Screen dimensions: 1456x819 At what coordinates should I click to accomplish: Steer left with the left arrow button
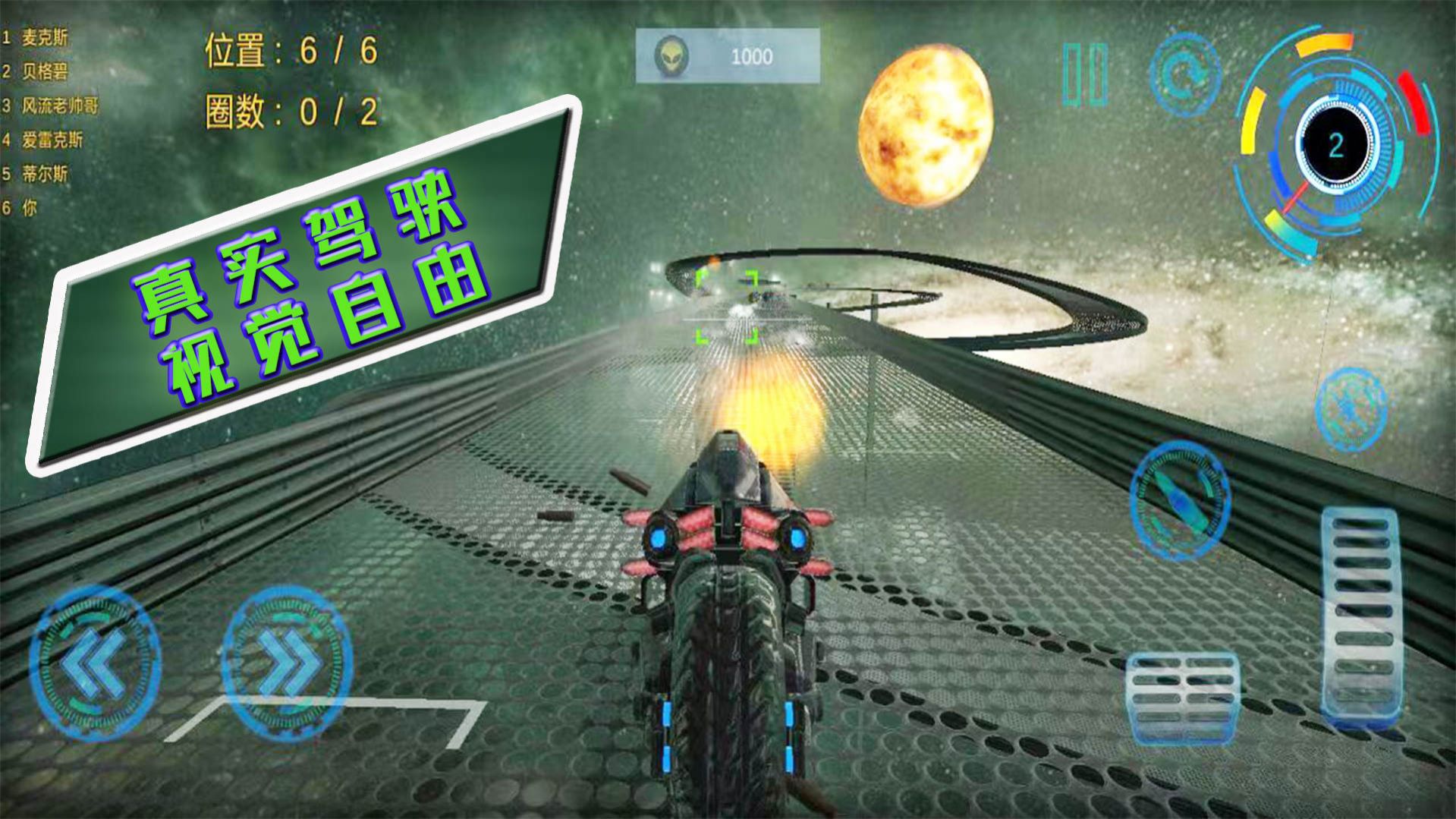click(95, 662)
